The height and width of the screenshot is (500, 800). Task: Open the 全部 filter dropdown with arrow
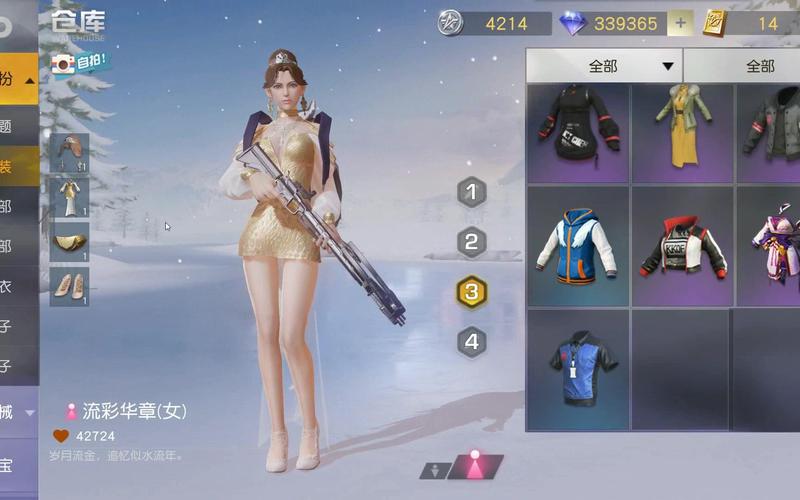point(604,66)
